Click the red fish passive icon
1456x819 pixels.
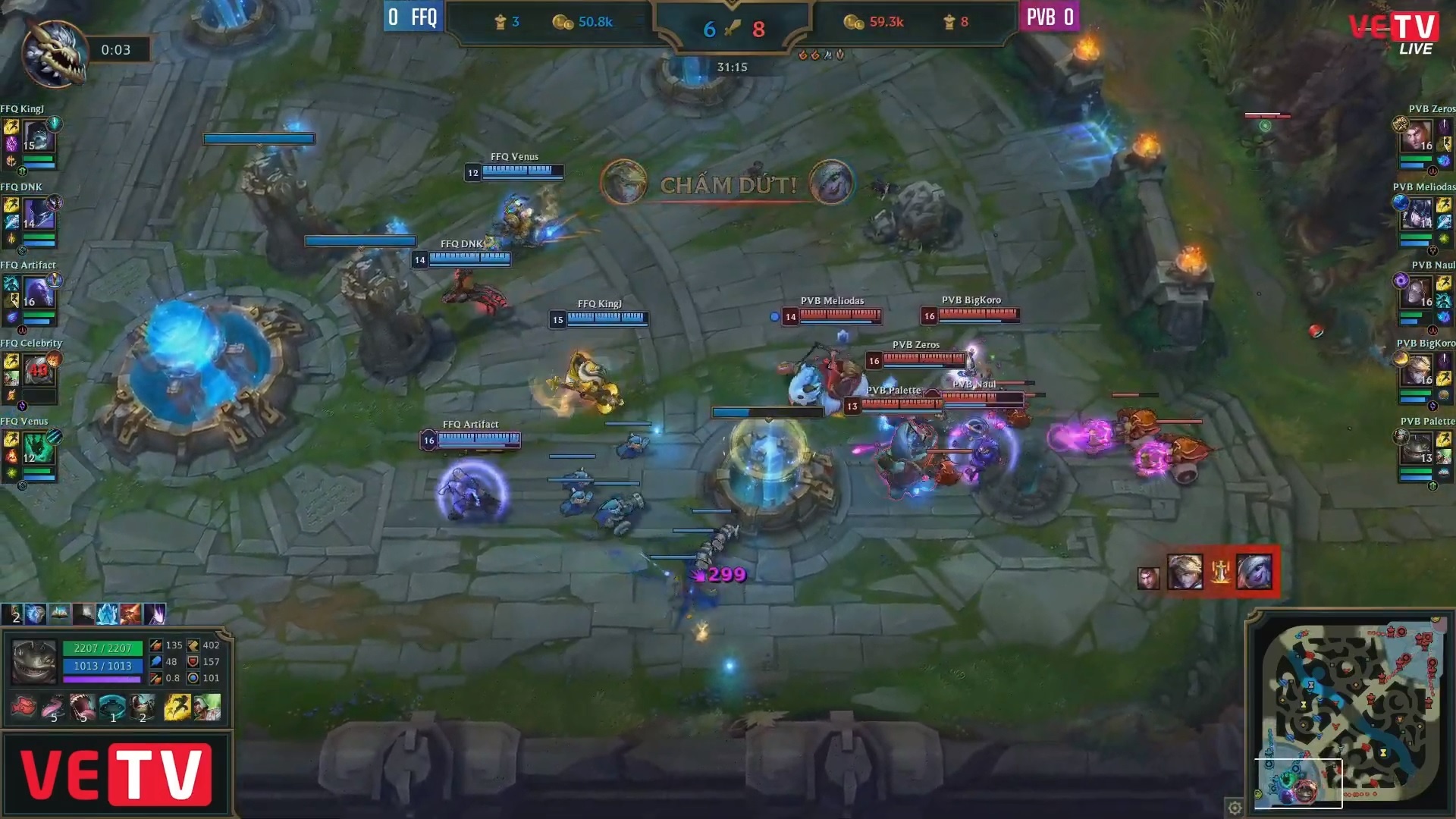[x=24, y=708]
